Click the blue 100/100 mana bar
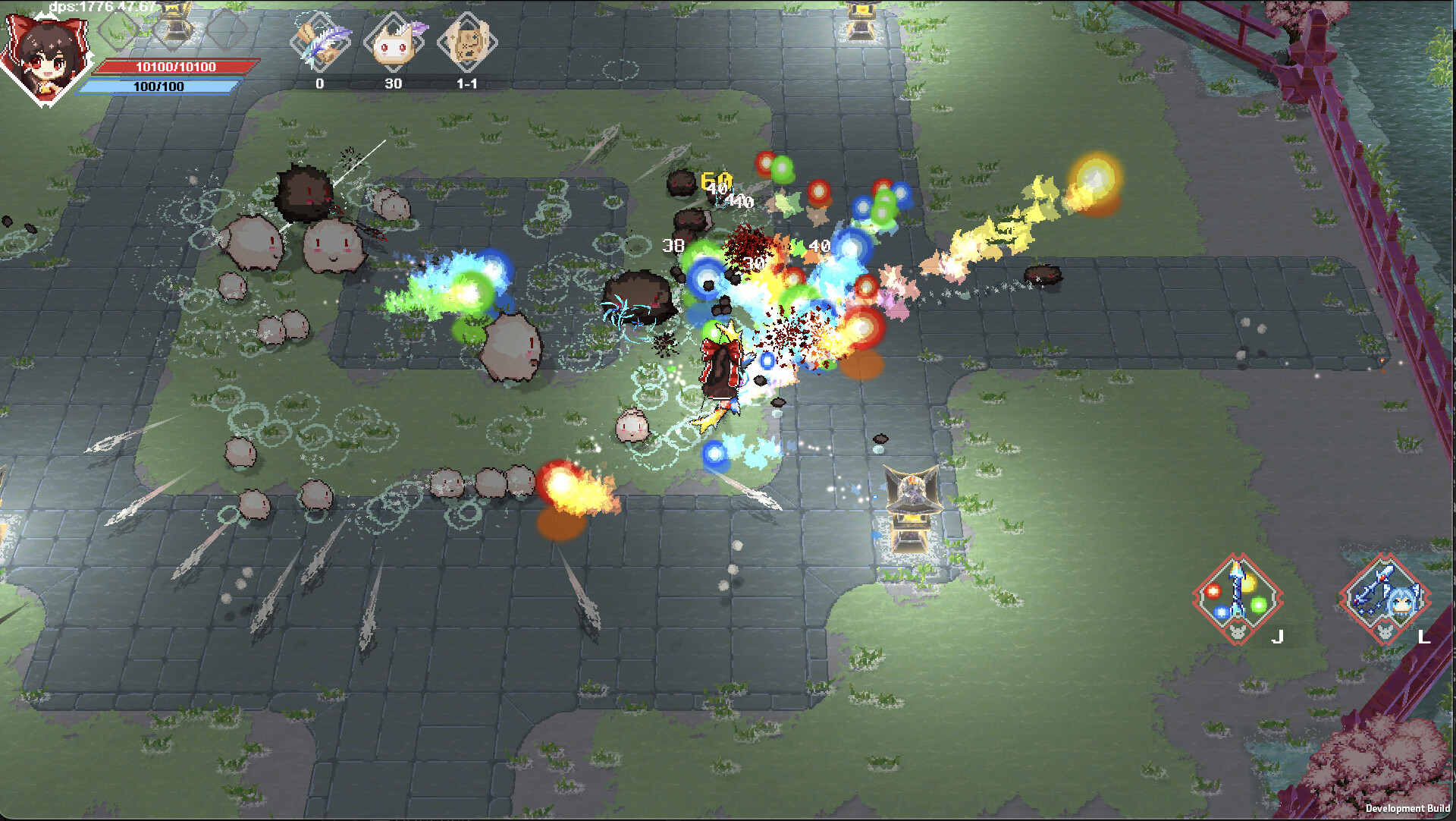Screen dimensions: 1456x821 click(163, 85)
